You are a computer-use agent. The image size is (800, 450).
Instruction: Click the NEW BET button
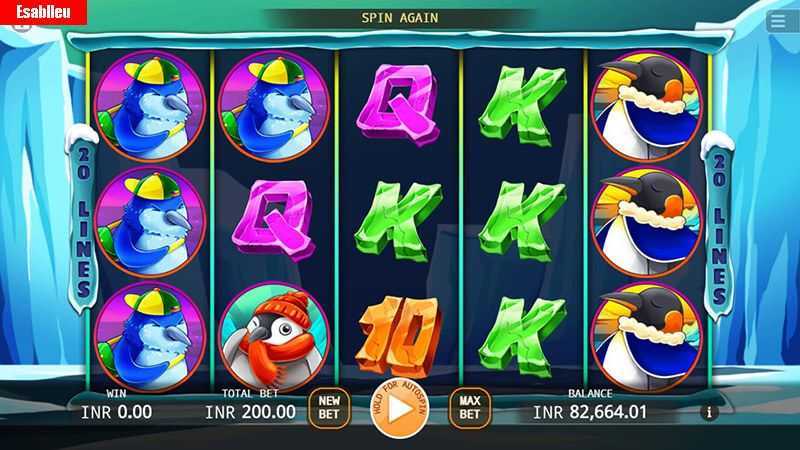(x=329, y=407)
